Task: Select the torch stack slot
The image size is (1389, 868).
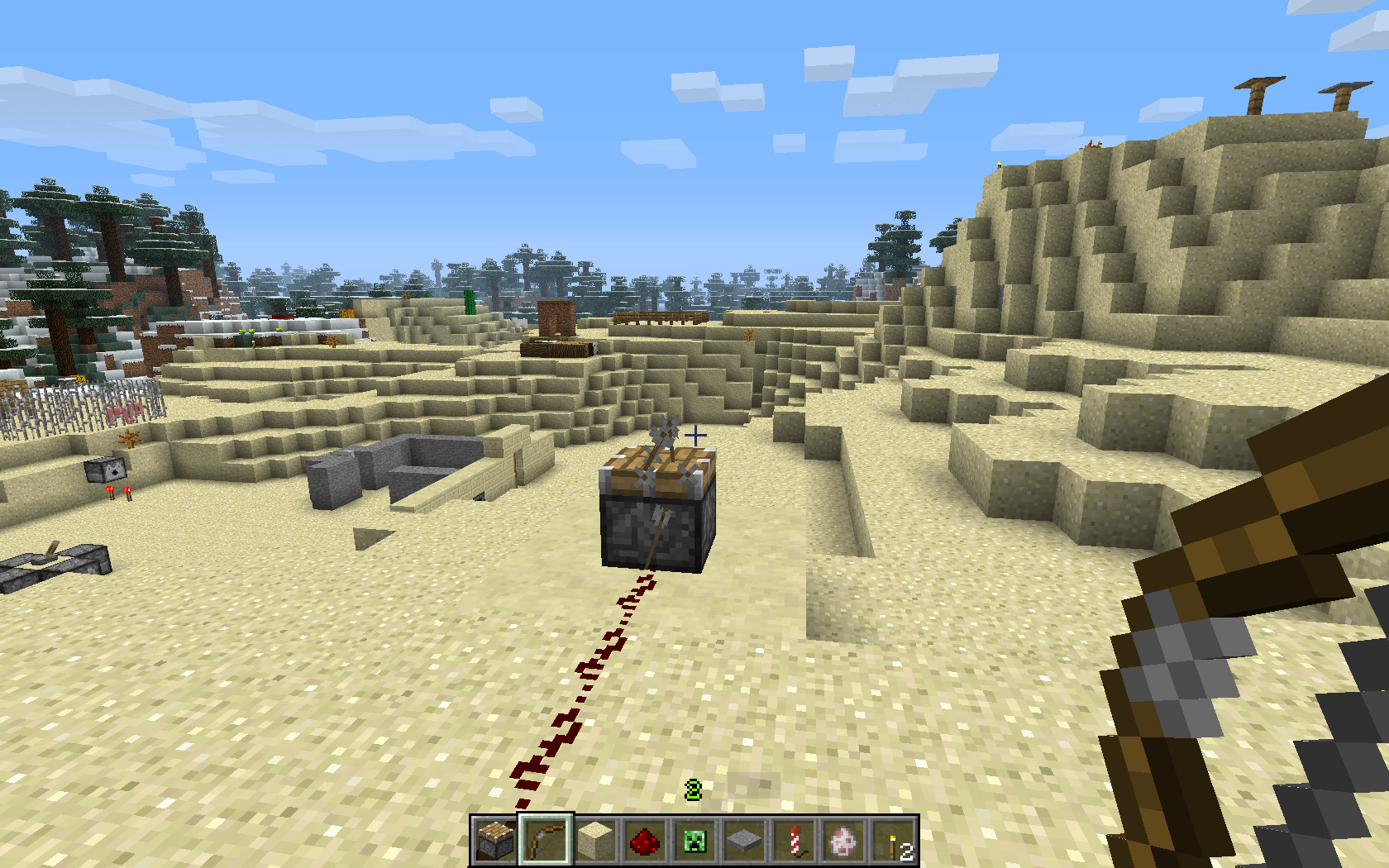Action: coord(893,841)
